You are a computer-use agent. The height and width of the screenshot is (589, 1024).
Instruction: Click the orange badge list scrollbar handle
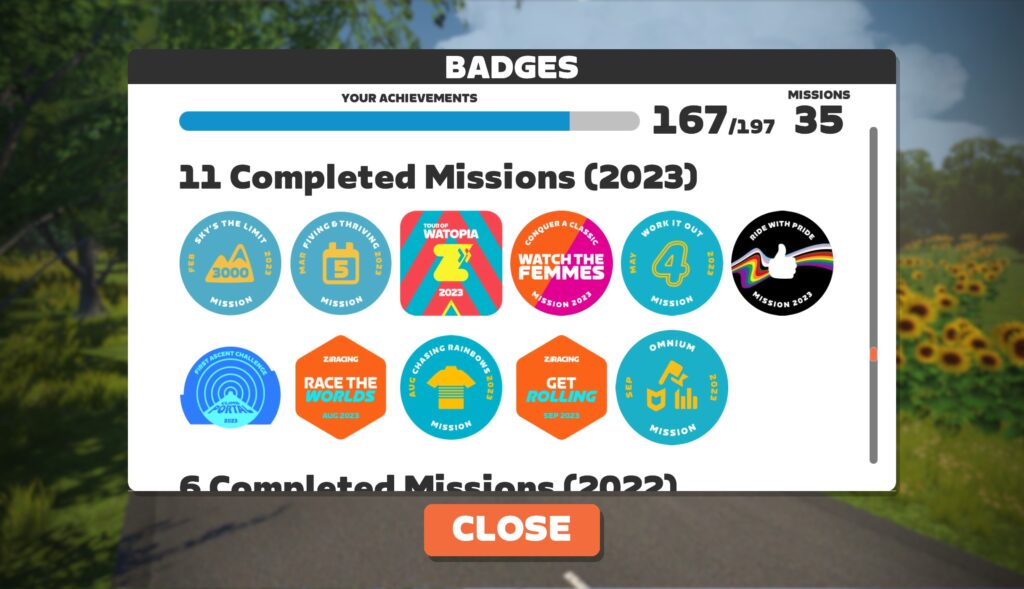pyautogui.click(x=873, y=354)
